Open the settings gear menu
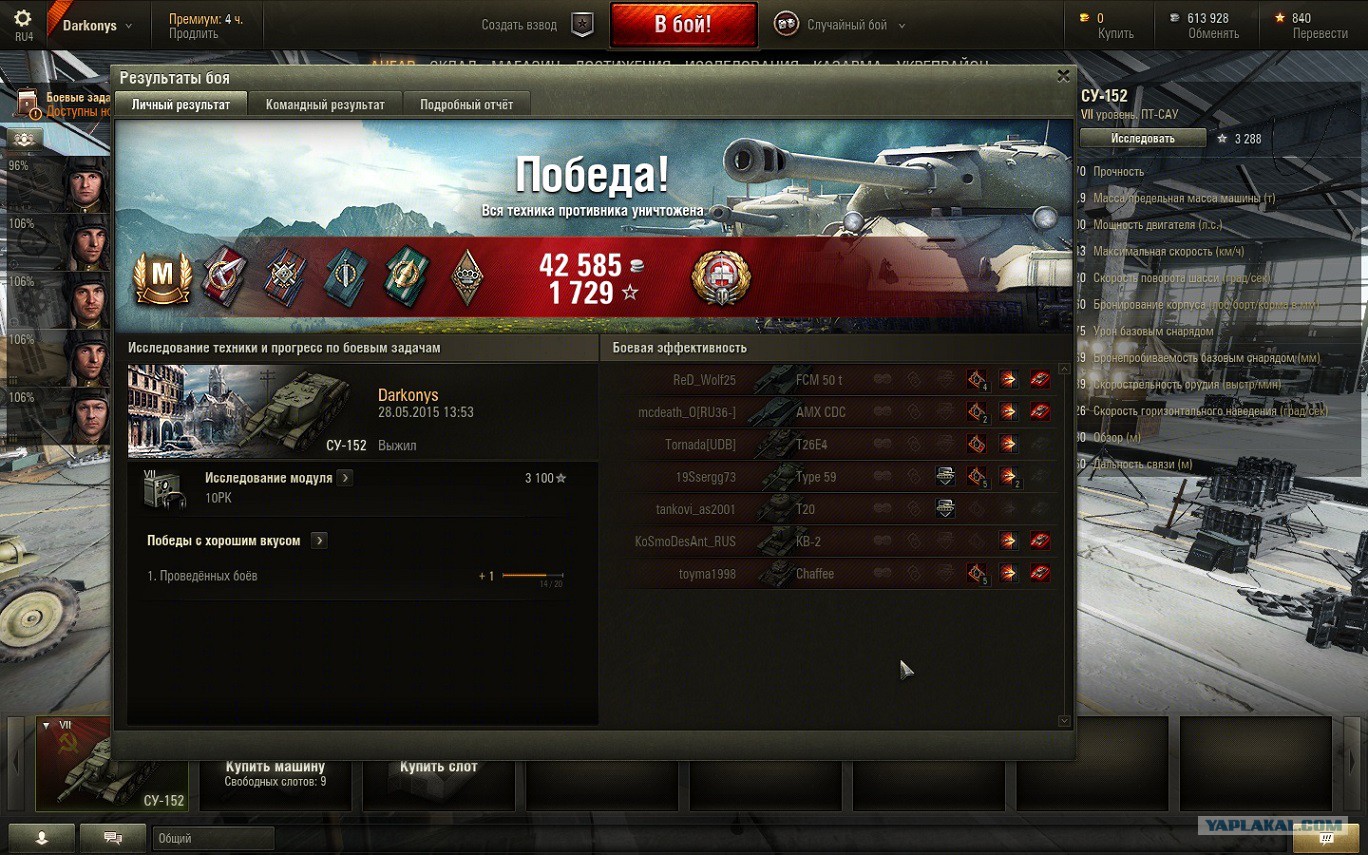Screen dimensions: 1368x855 point(23,18)
